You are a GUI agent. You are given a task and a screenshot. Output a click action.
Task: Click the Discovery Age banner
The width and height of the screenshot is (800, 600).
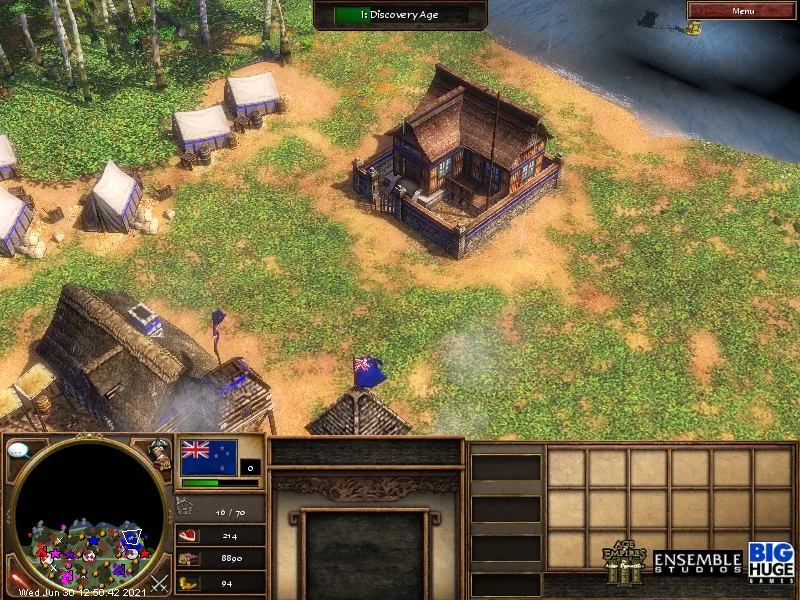[x=400, y=15]
